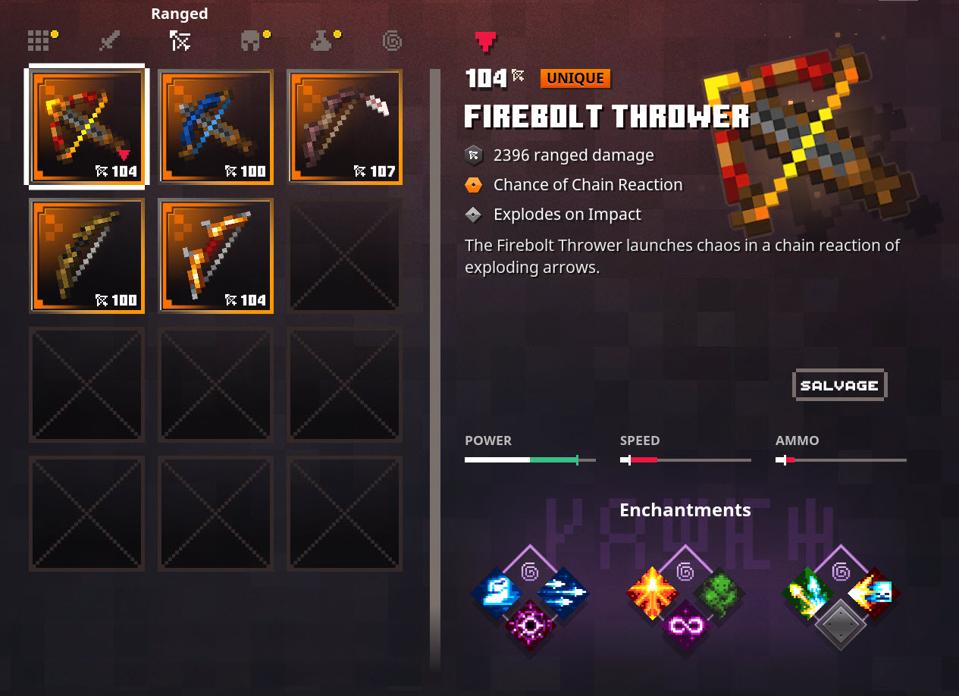Select the purple void orb enchantment
Viewport: 959px width, 696px height.
pyautogui.click(x=529, y=627)
